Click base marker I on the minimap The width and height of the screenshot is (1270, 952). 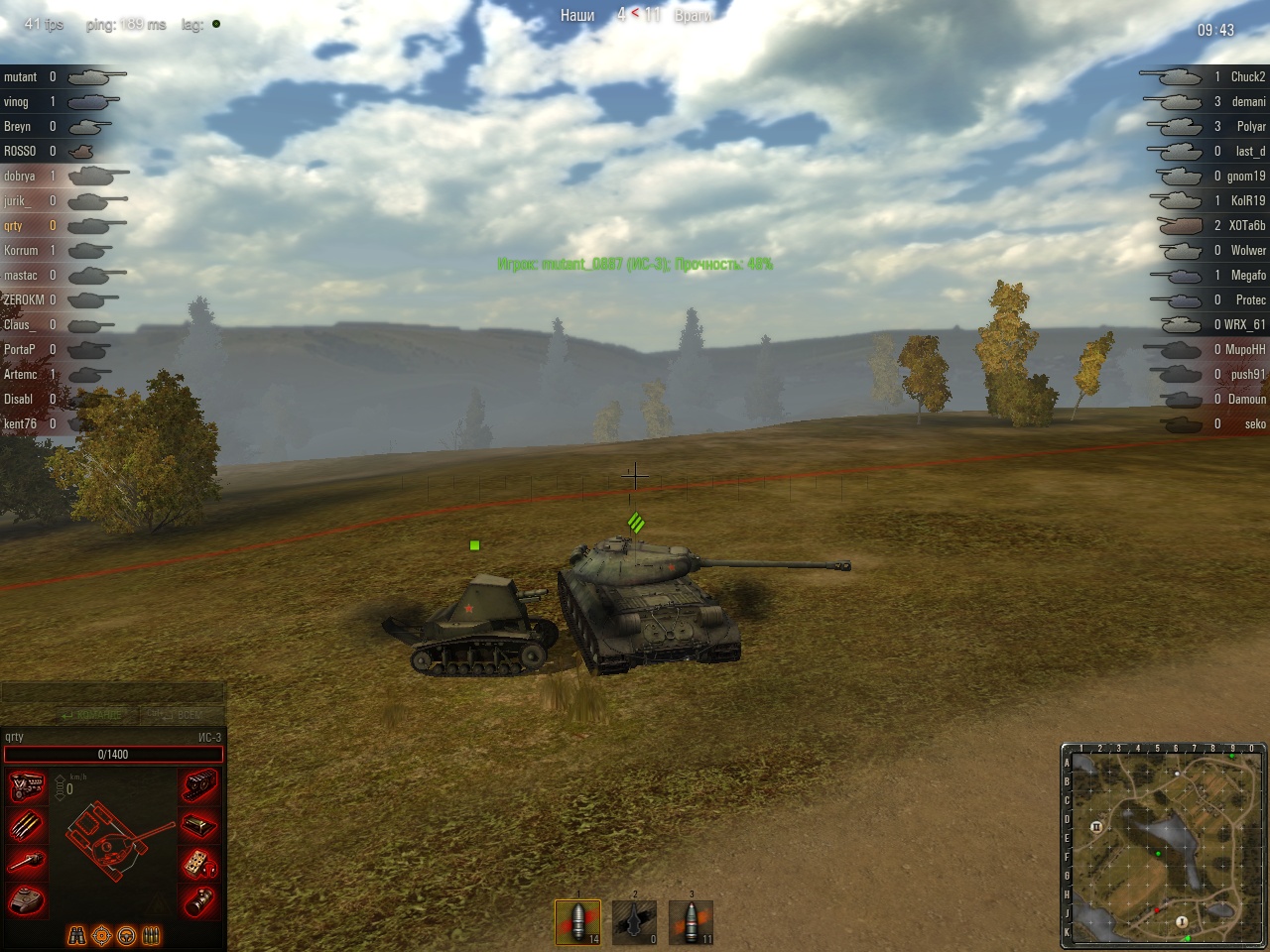pos(1182,921)
